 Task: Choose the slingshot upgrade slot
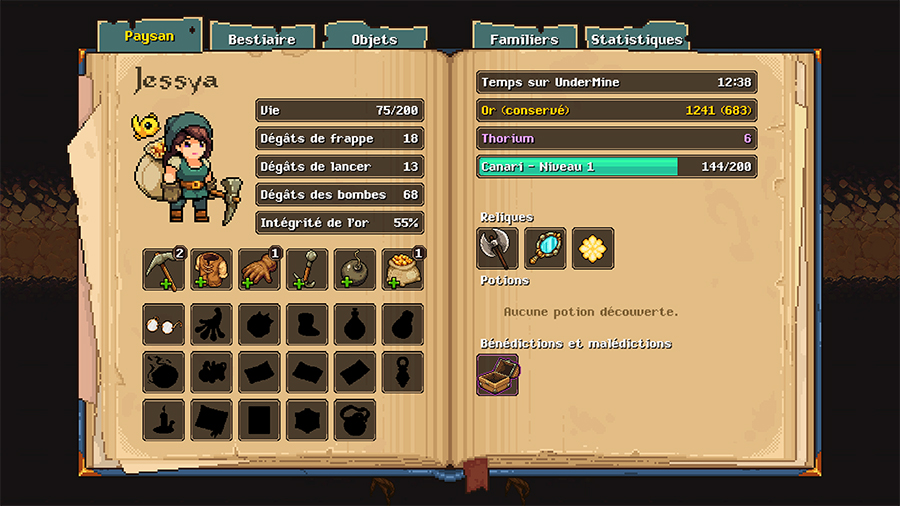[x=307, y=270]
